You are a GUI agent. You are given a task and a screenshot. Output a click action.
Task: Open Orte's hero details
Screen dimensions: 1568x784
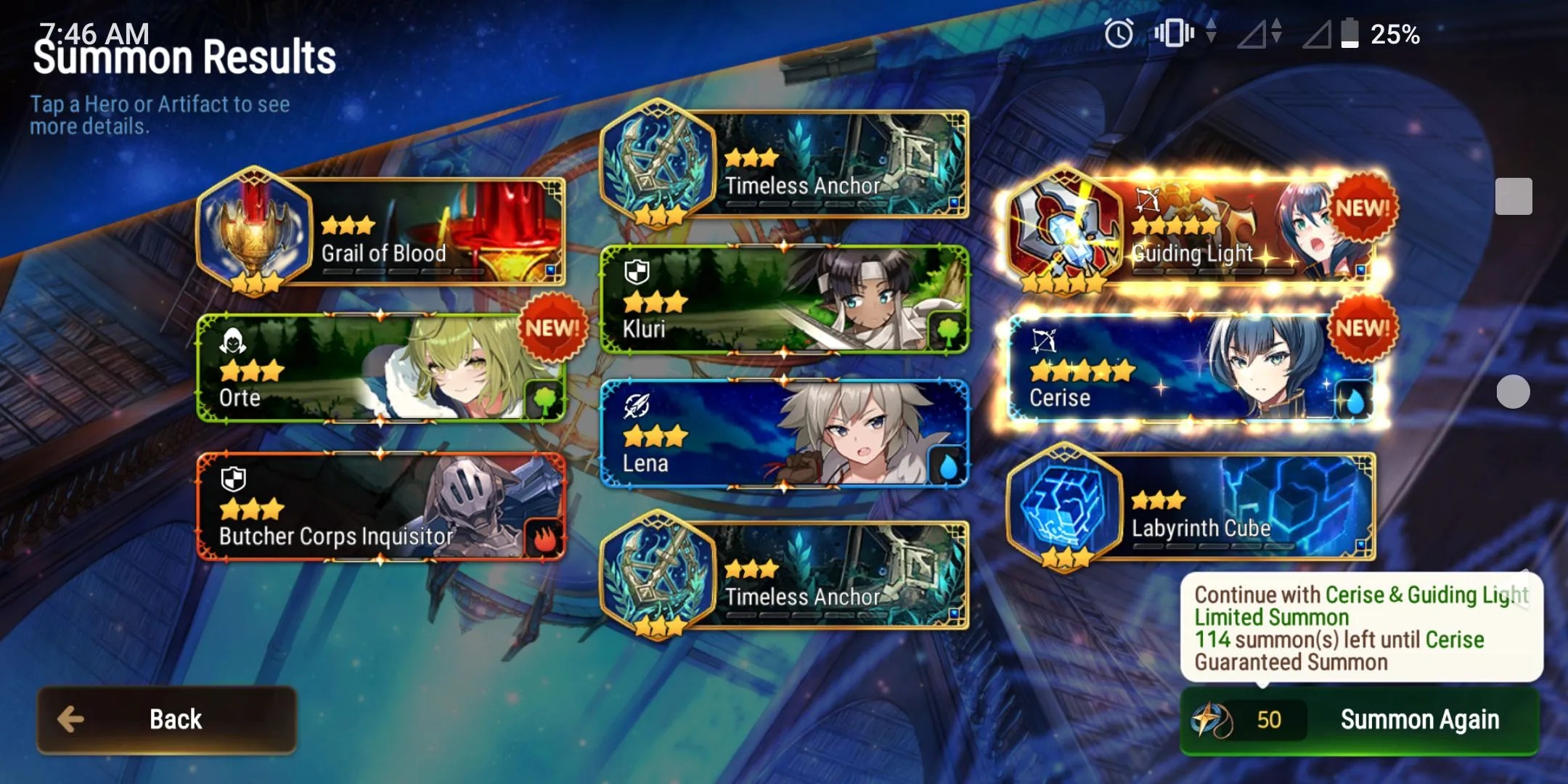381,368
